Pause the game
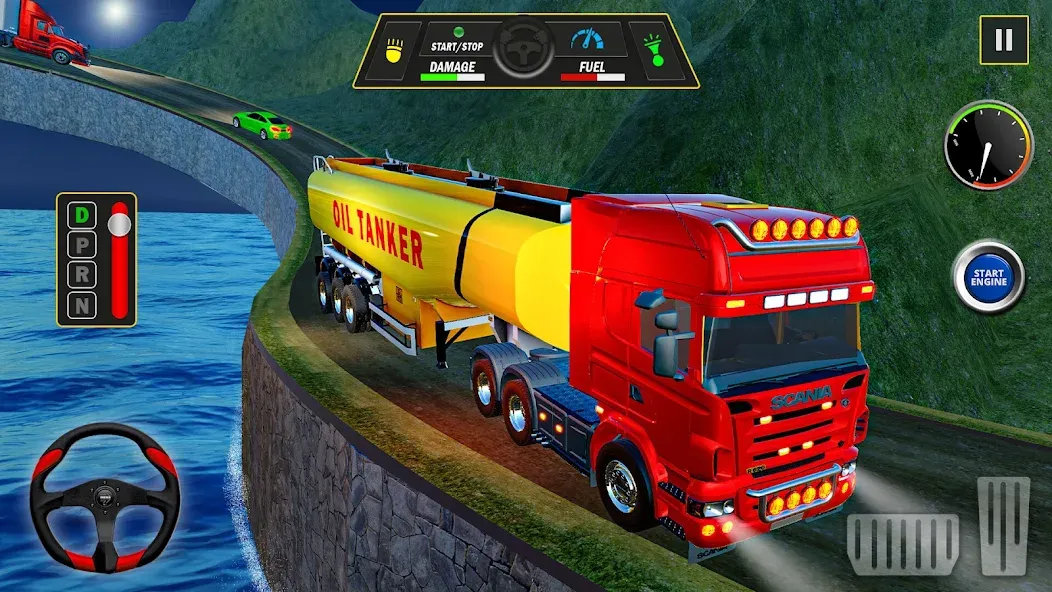The height and width of the screenshot is (592, 1052). coord(1003,41)
